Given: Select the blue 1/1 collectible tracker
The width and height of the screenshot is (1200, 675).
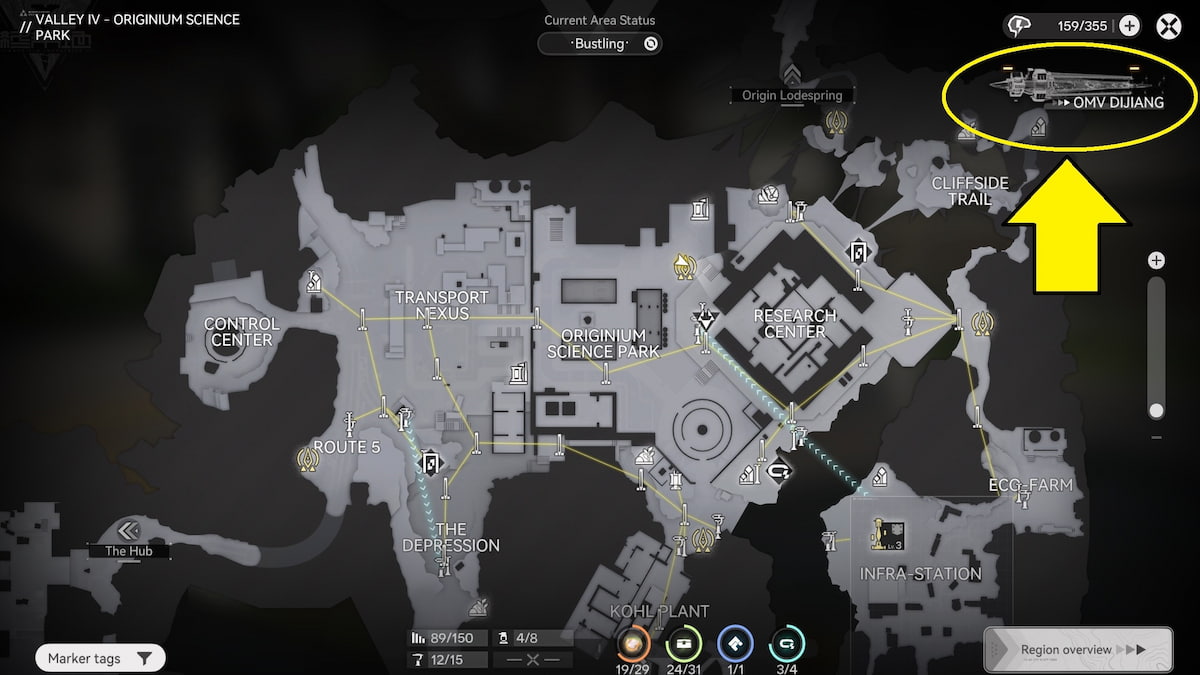Looking at the screenshot, I should (x=735, y=643).
